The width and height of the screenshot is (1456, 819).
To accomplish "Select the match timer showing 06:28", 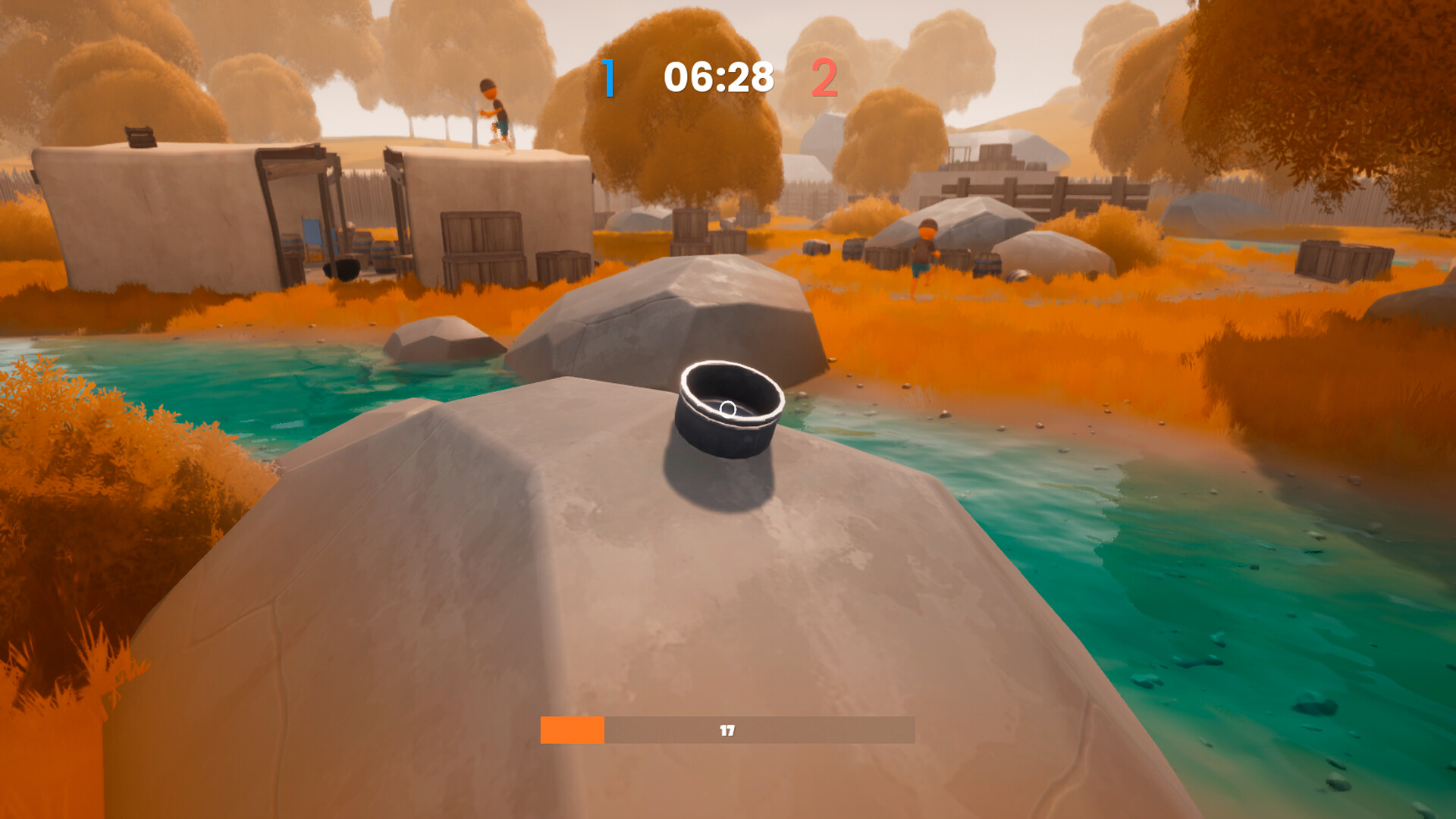I will (x=717, y=76).
